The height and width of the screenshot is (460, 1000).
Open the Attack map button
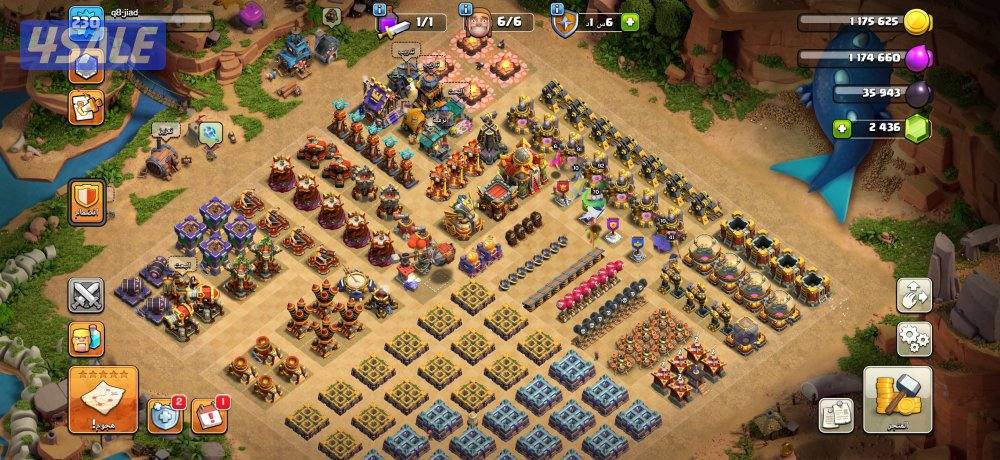pos(104,398)
